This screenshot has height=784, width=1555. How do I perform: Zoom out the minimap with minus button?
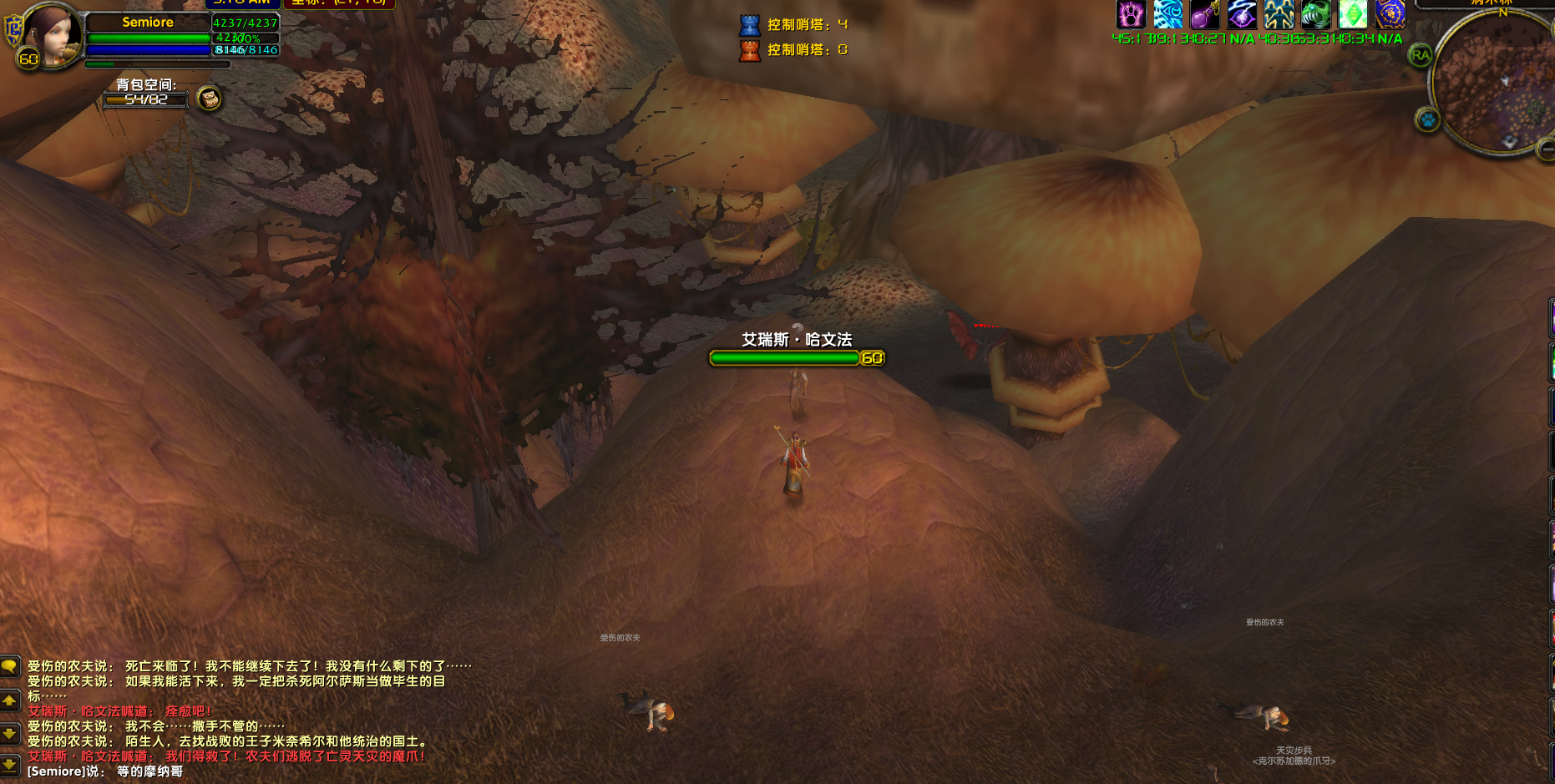(1547, 149)
